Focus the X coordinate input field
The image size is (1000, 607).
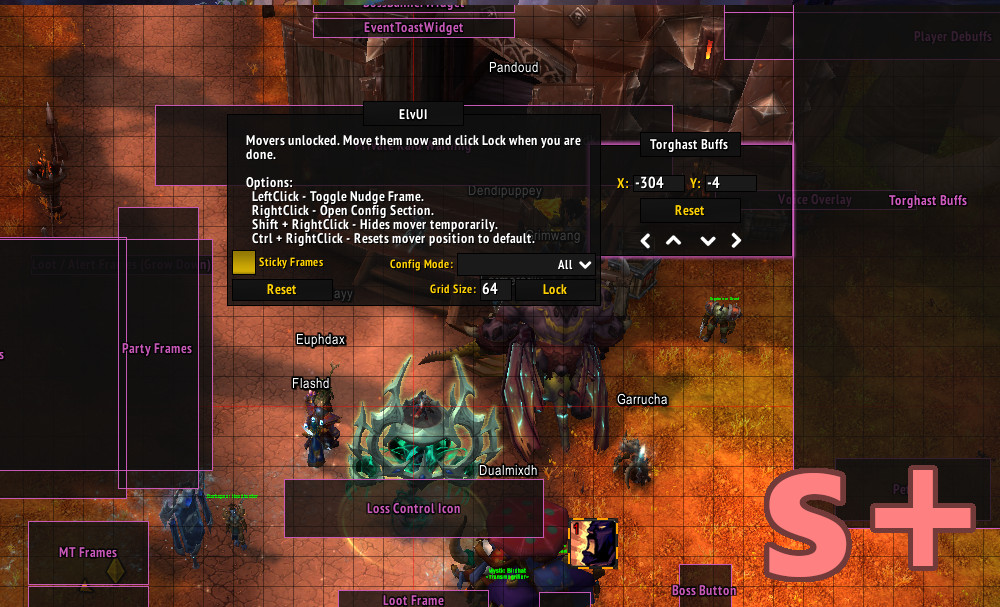(658, 183)
